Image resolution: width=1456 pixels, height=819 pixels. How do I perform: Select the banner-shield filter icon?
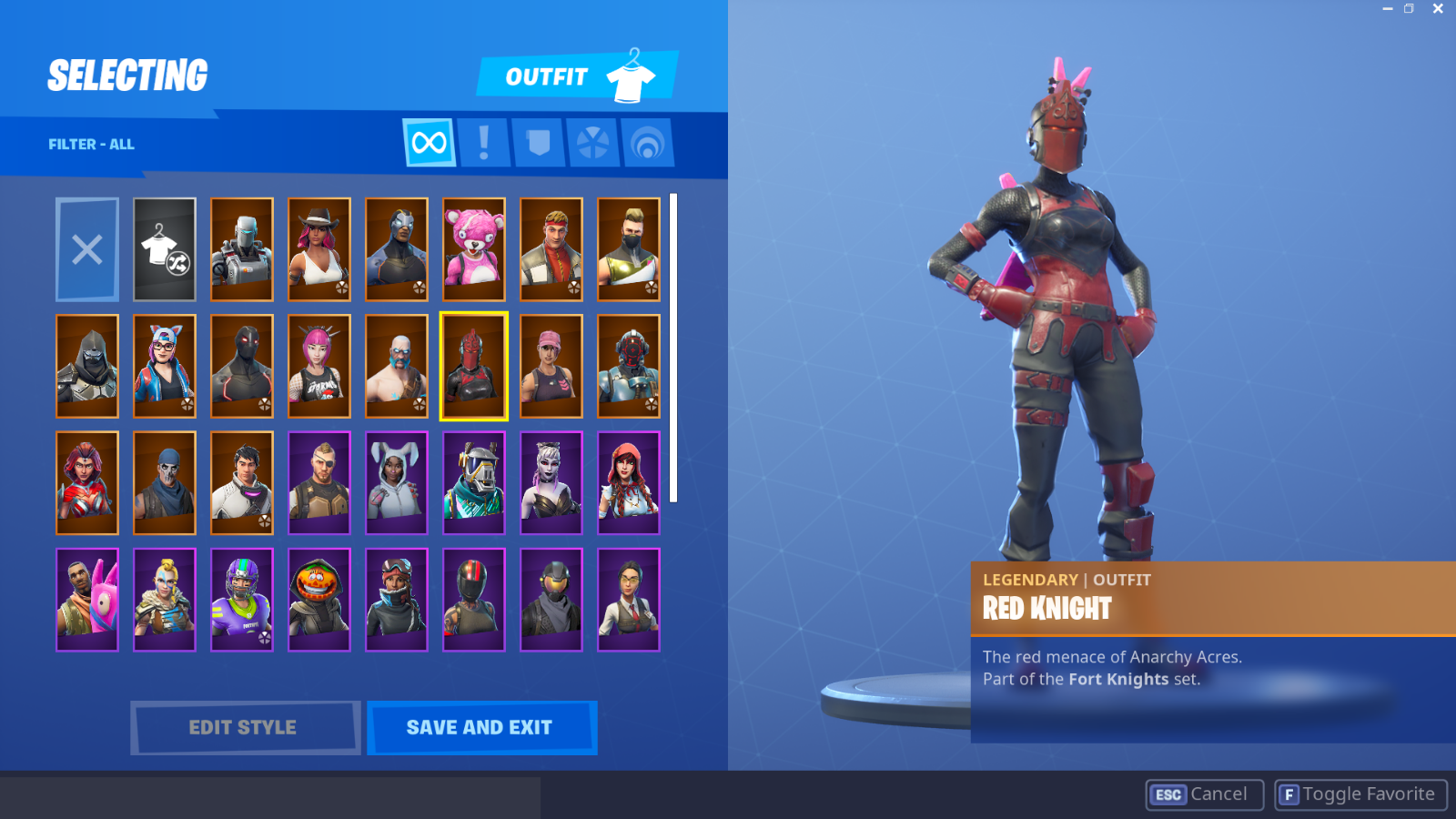point(538,142)
